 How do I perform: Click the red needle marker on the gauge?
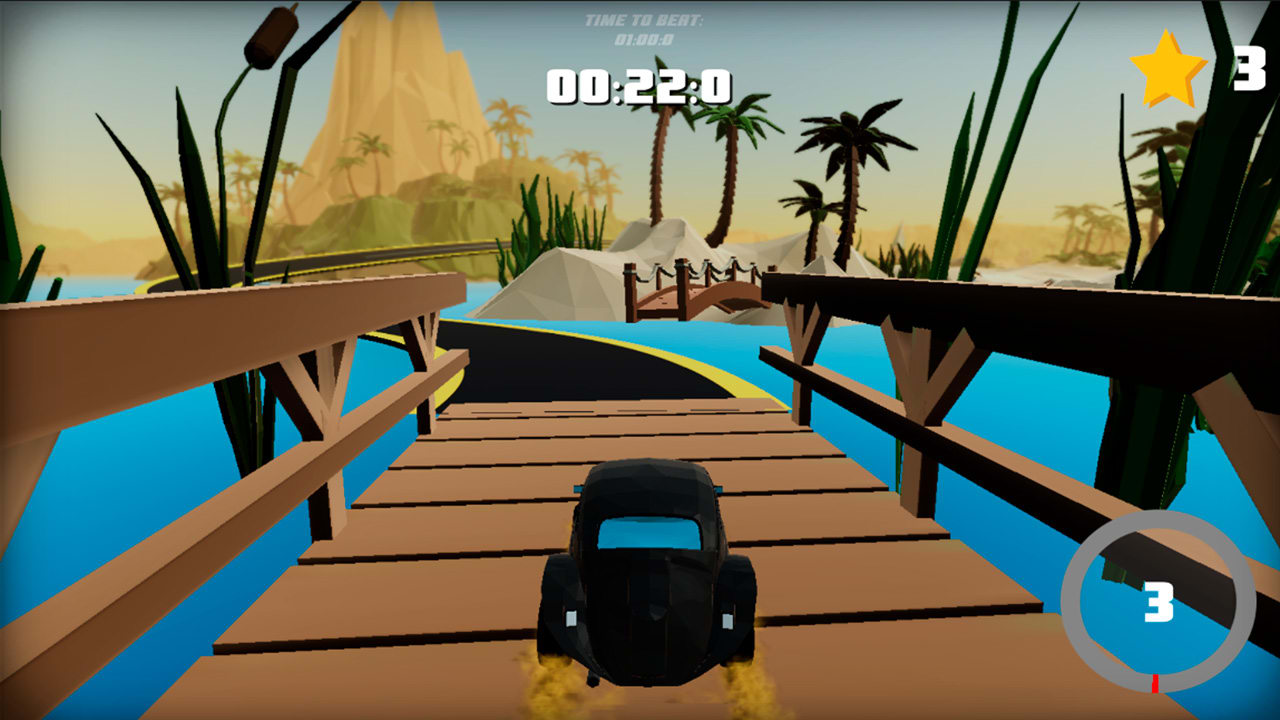click(1156, 685)
